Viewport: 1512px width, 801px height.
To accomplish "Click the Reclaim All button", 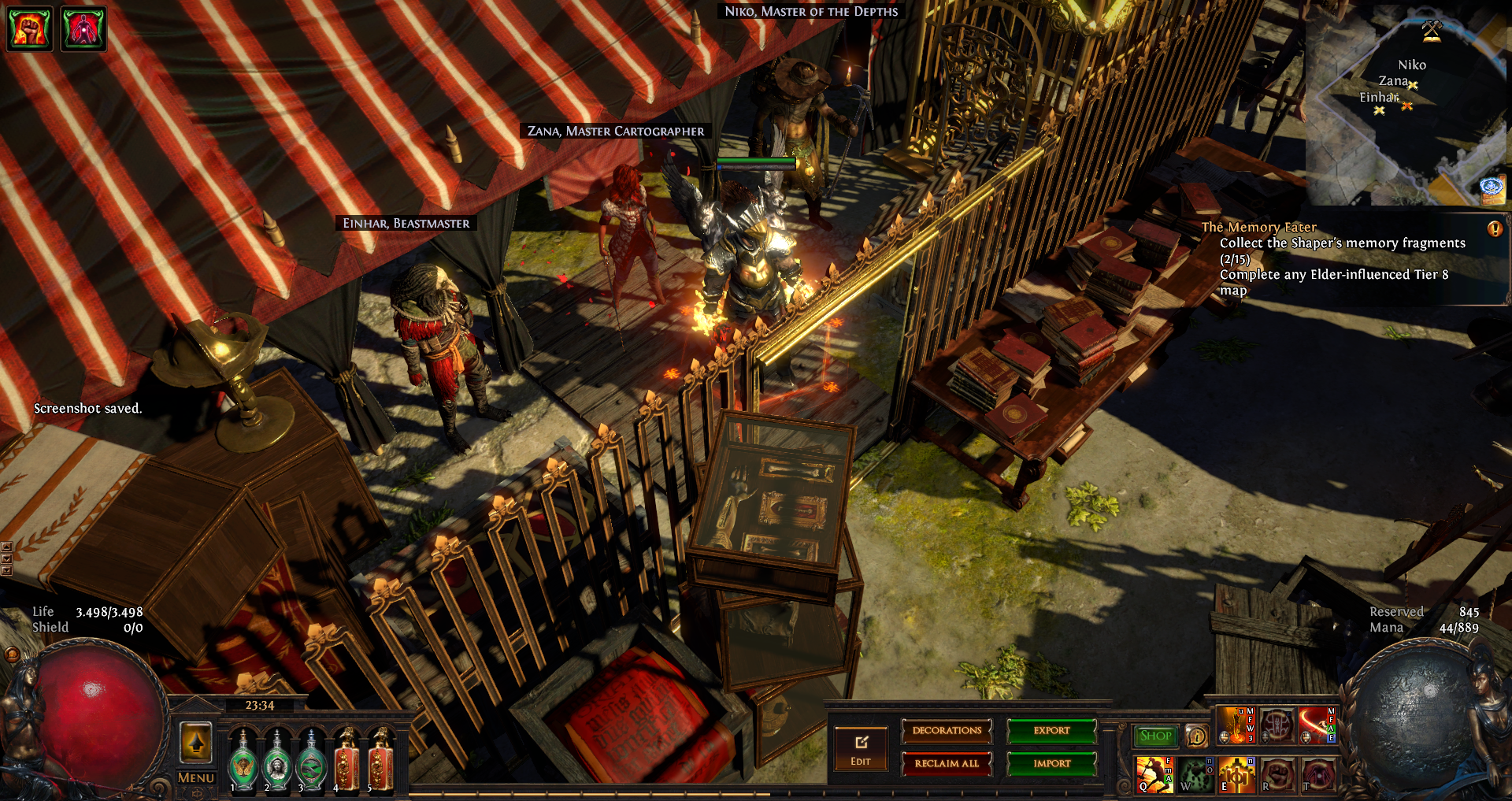I will point(947,763).
